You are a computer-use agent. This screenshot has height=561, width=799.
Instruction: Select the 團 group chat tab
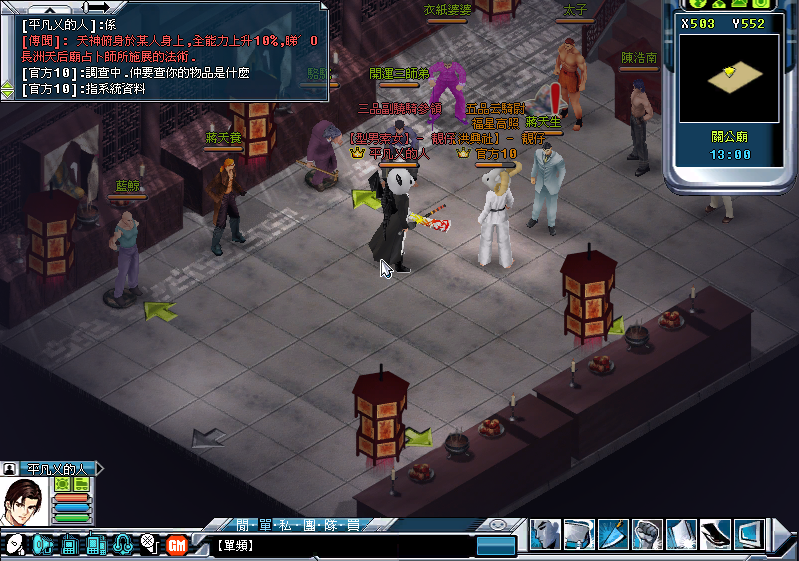click(314, 525)
